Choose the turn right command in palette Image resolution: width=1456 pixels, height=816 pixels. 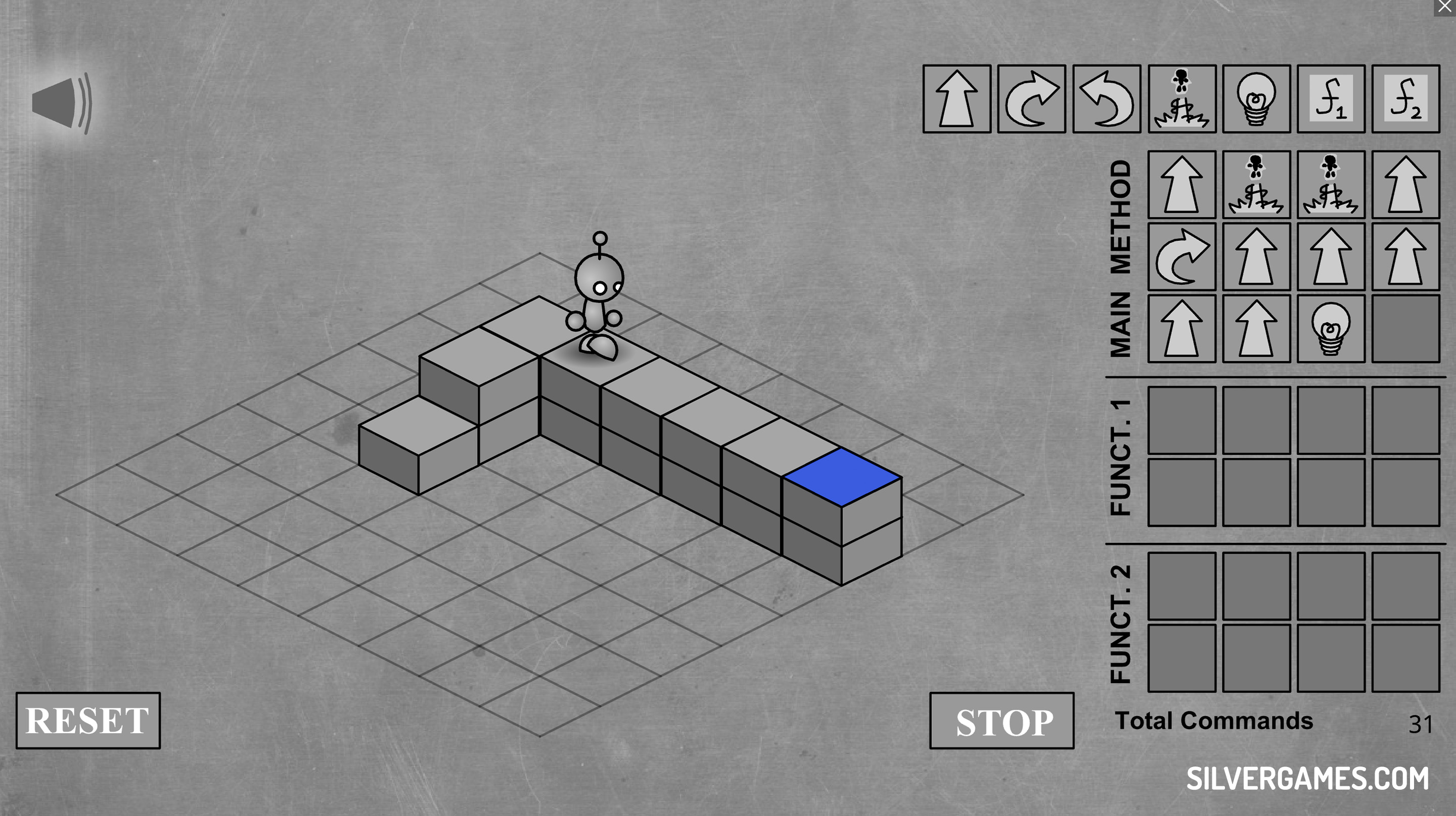[1031, 99]
